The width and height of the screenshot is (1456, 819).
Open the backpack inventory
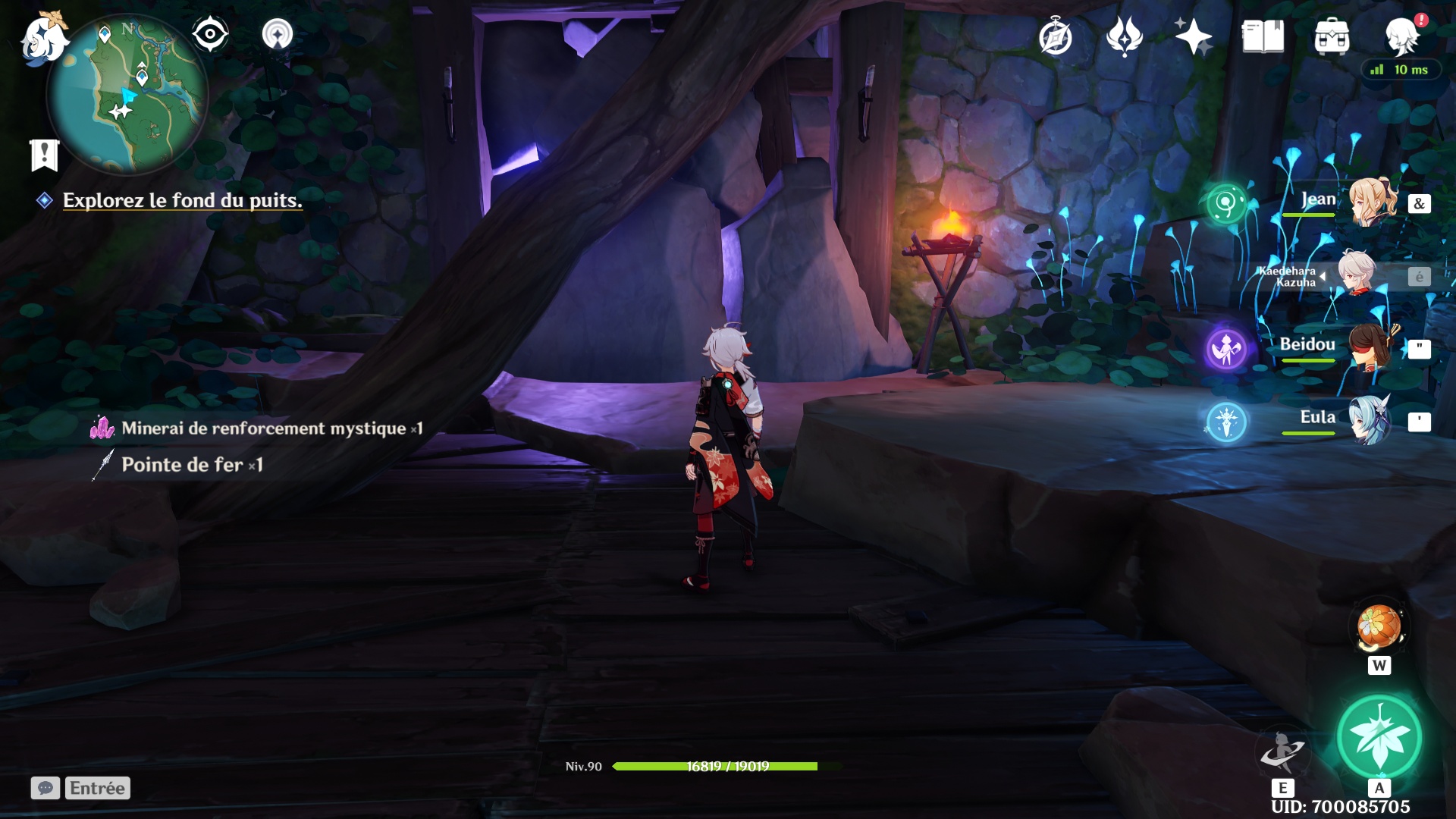[1332, 36]
